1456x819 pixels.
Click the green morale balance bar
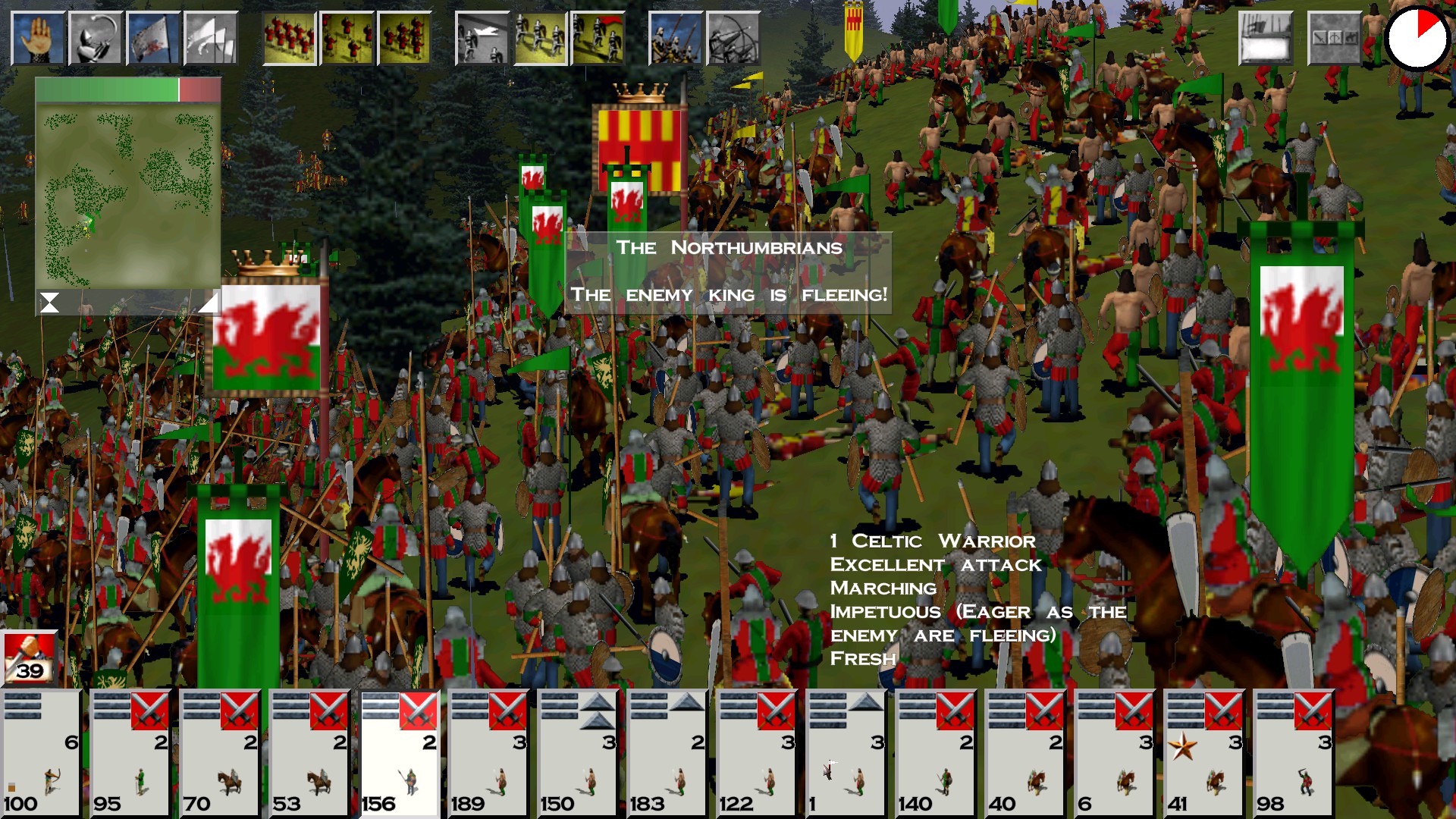pyautogui.click(x=106, y=89)
